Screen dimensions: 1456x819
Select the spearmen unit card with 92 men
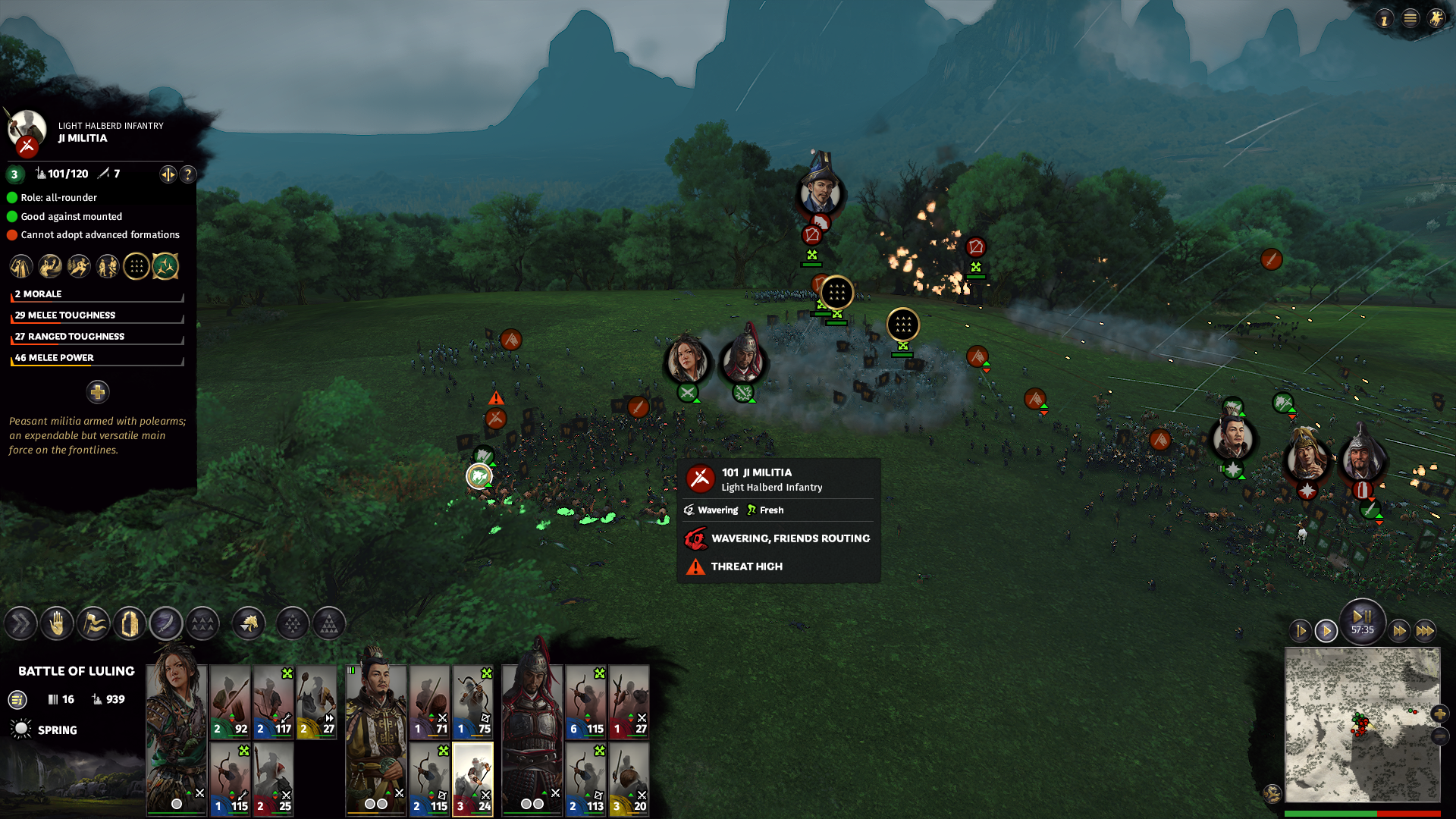[x=231, y=701]
